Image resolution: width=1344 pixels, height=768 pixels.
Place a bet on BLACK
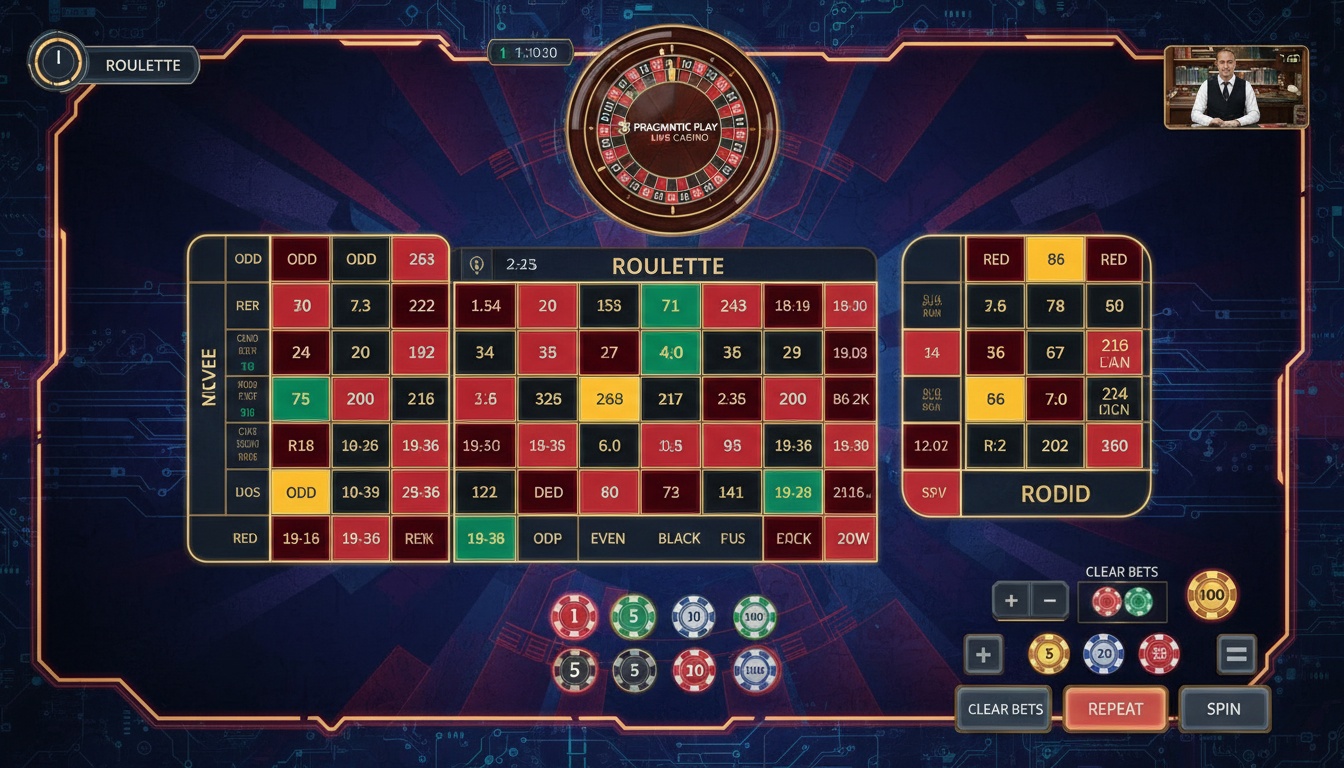pos(678,538)
